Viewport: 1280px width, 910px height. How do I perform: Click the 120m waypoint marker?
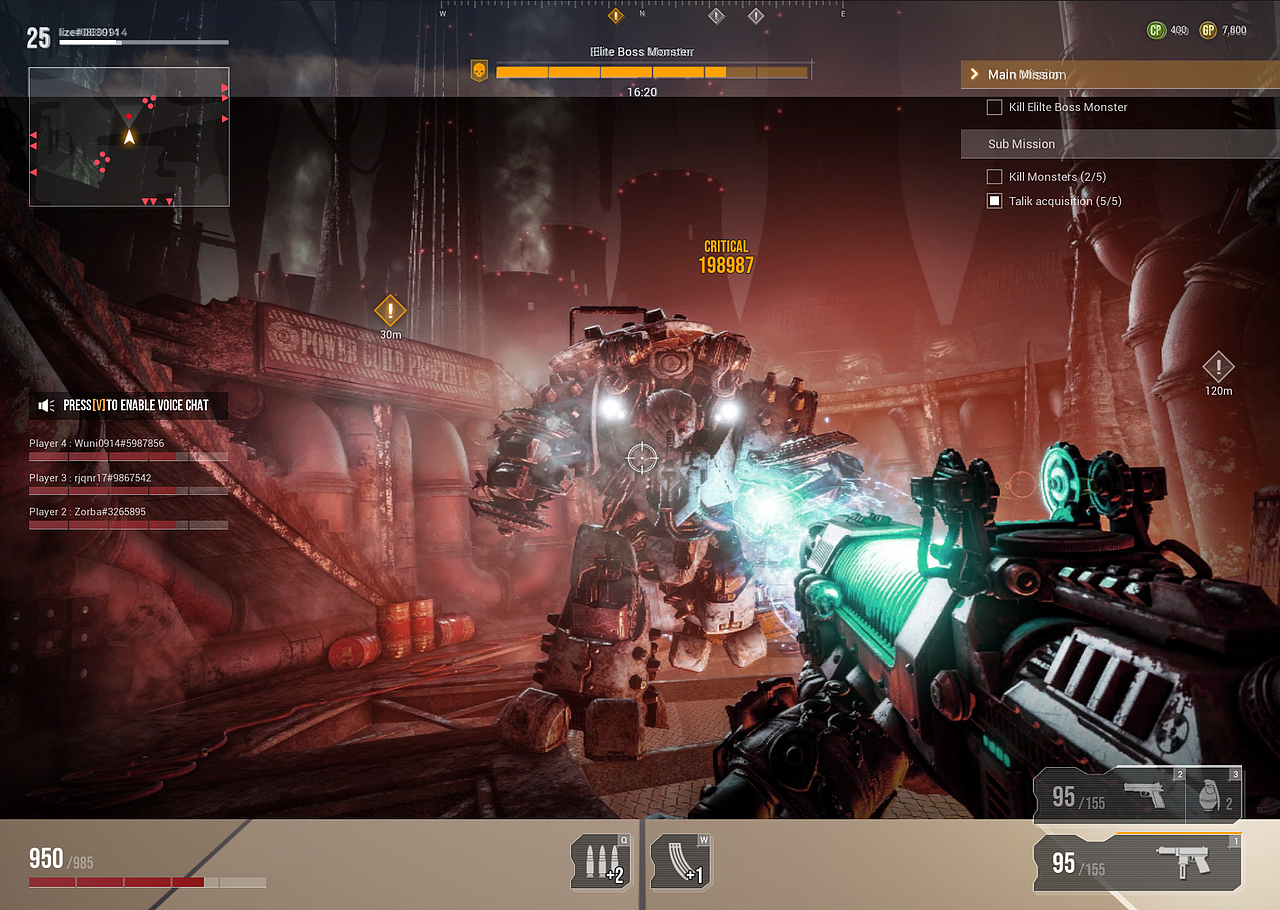point(1218,366)
